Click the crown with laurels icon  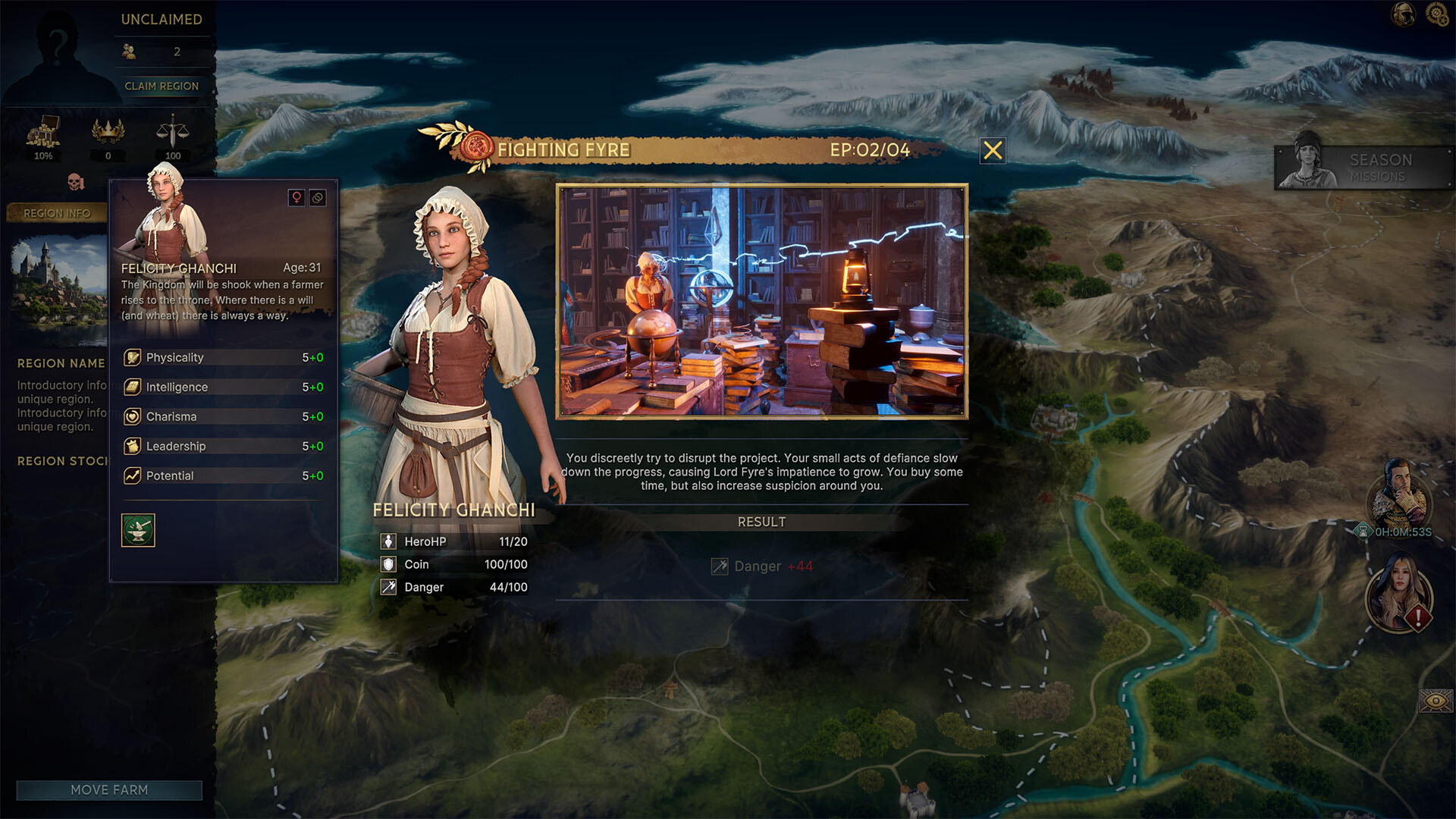click(108, 131)
